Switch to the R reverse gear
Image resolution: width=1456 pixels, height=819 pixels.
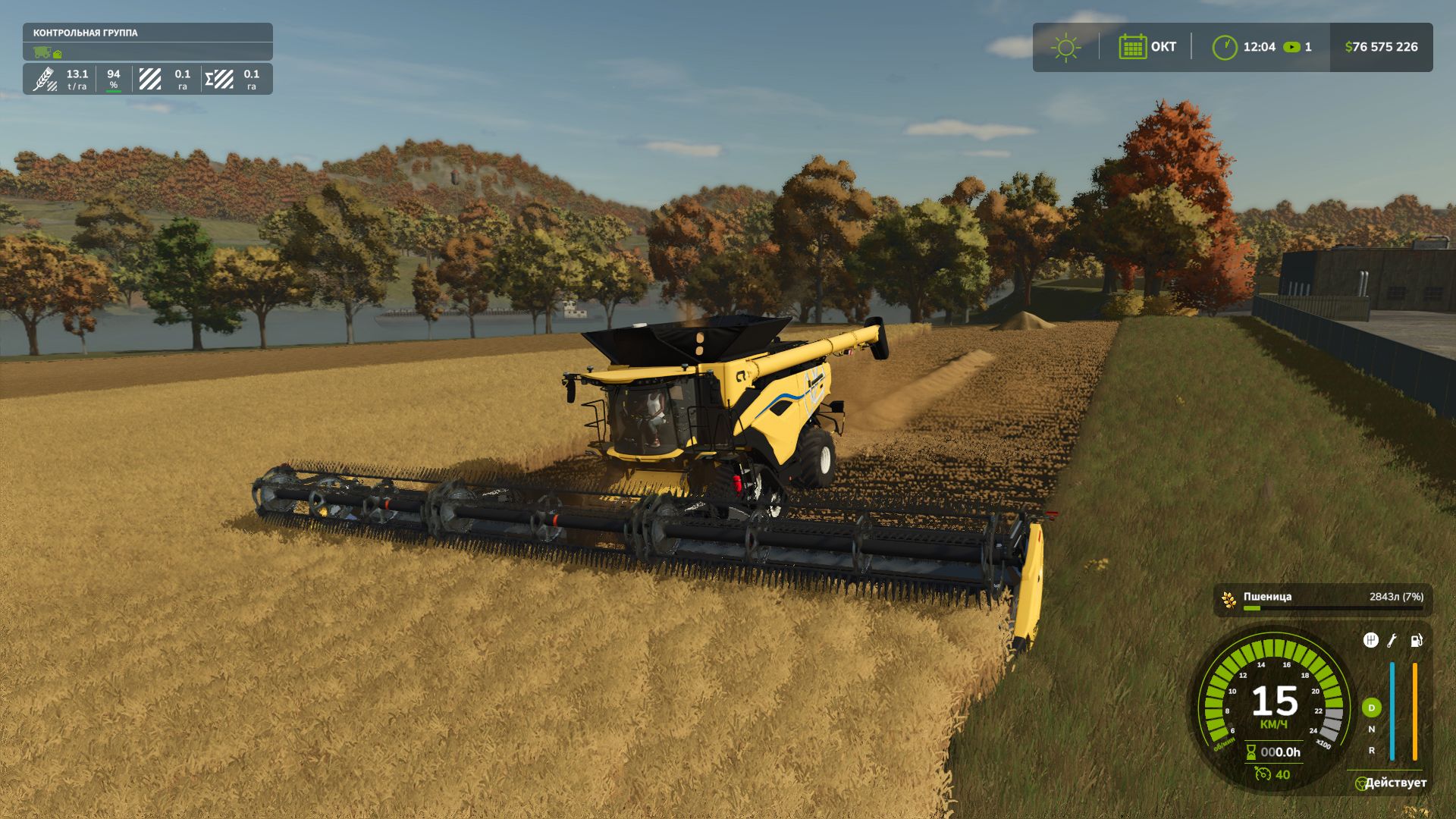(1371, 751)
